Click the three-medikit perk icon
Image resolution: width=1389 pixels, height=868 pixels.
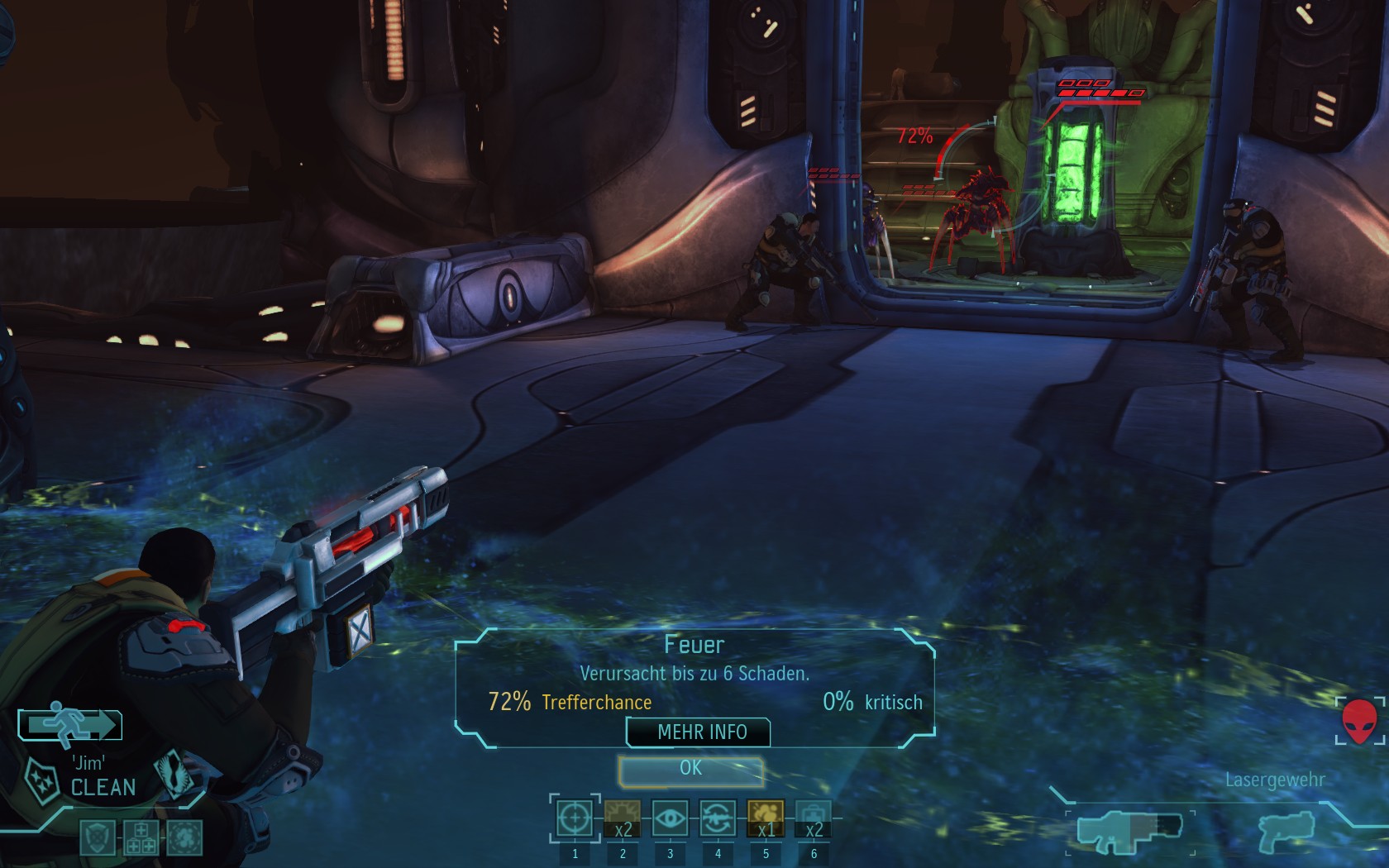(x=141, y=837)
